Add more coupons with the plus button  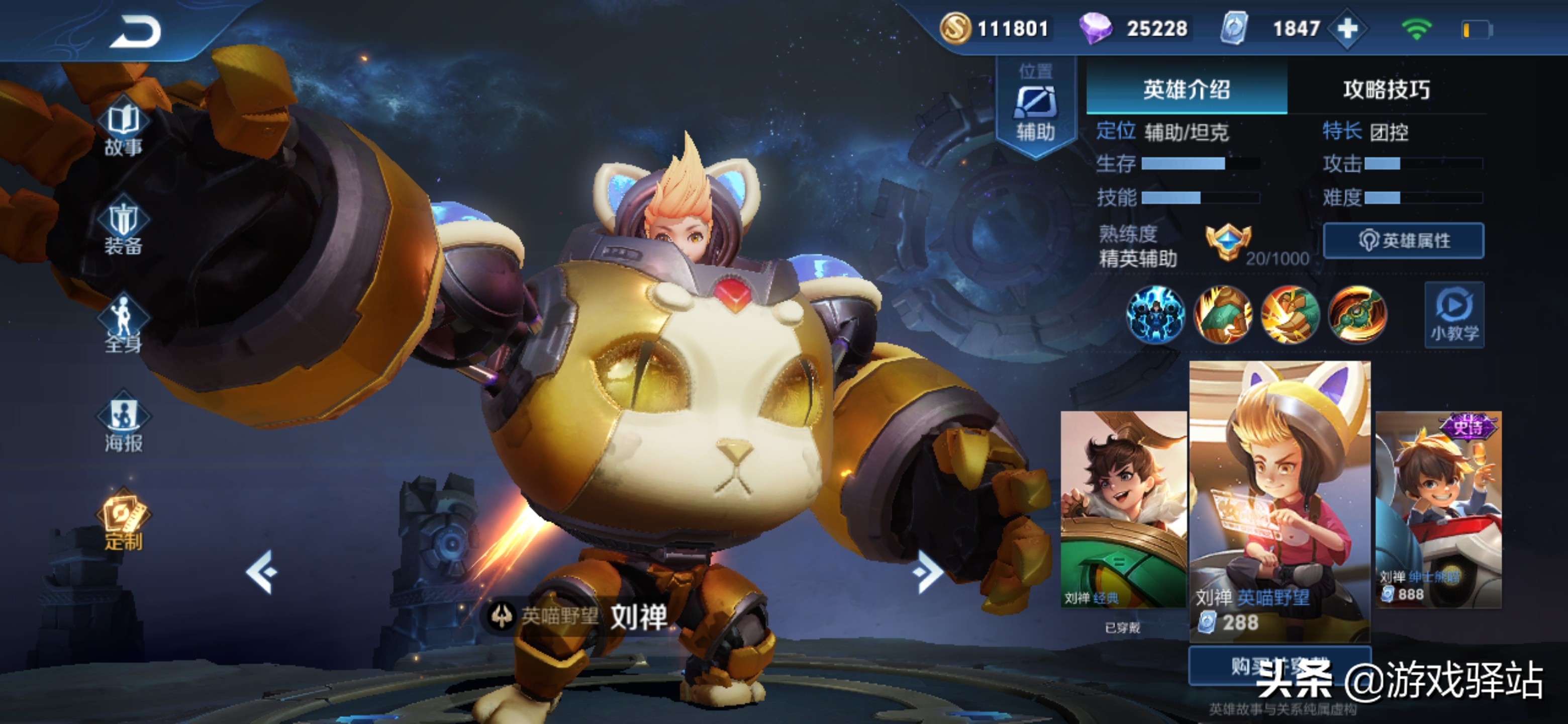[1348, 29]
